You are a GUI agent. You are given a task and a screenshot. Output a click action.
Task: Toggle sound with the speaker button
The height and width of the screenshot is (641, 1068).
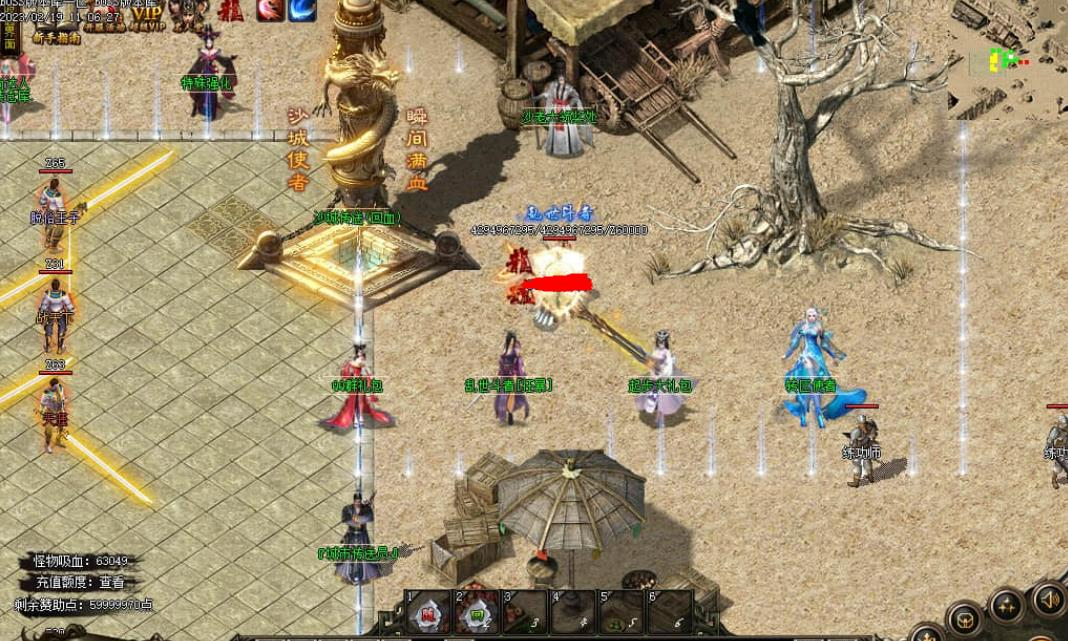click(x=1048, y=599)
